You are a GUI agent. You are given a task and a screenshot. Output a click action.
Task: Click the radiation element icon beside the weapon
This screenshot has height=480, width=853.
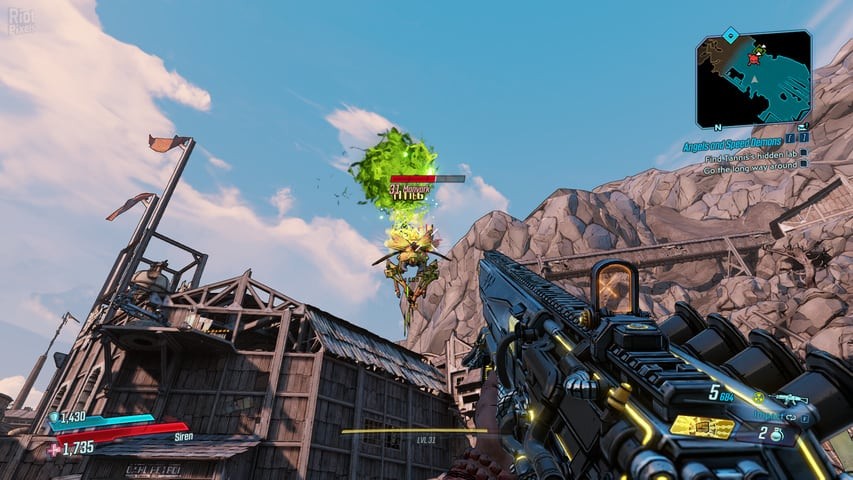click(758, 398)
